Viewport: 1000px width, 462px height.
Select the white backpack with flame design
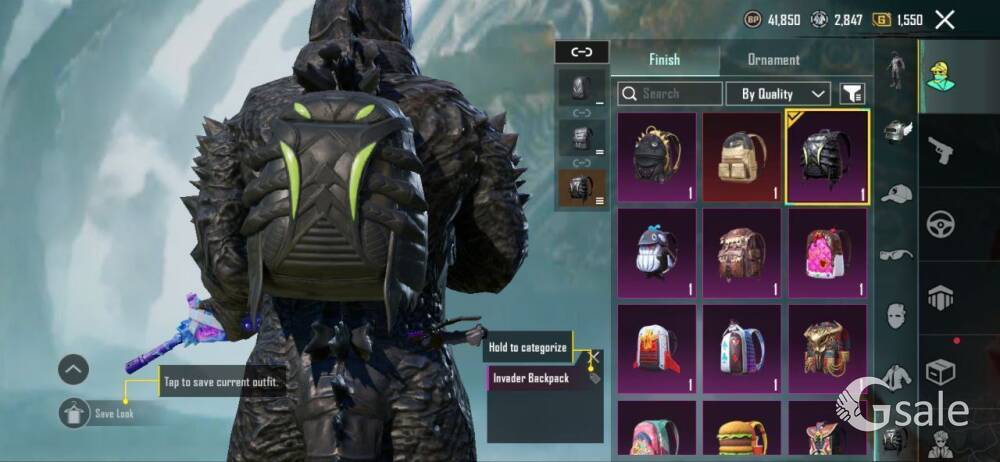[656, 349]
